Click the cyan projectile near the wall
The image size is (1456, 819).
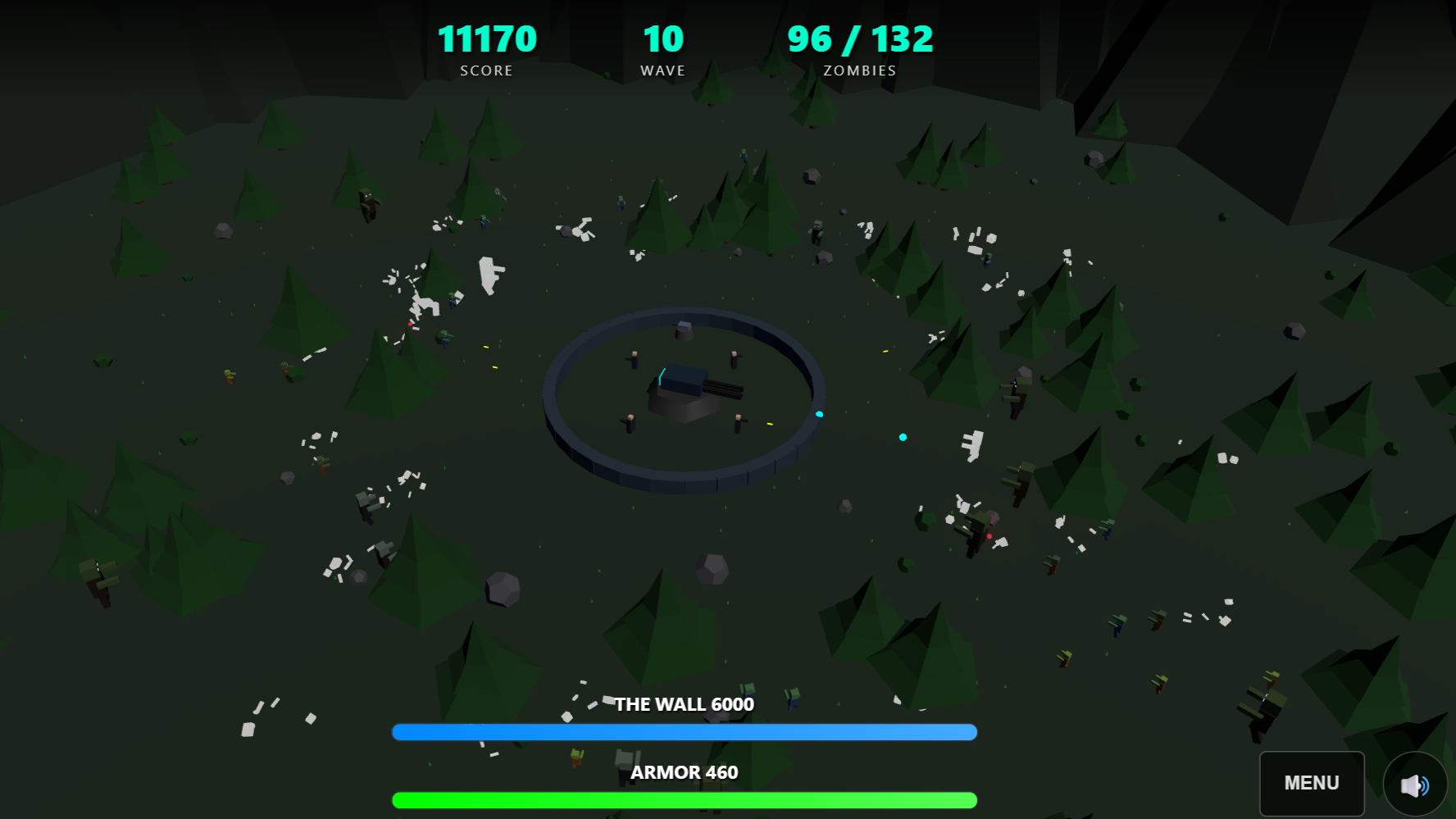pyautogui.click(x=819, y=414)
